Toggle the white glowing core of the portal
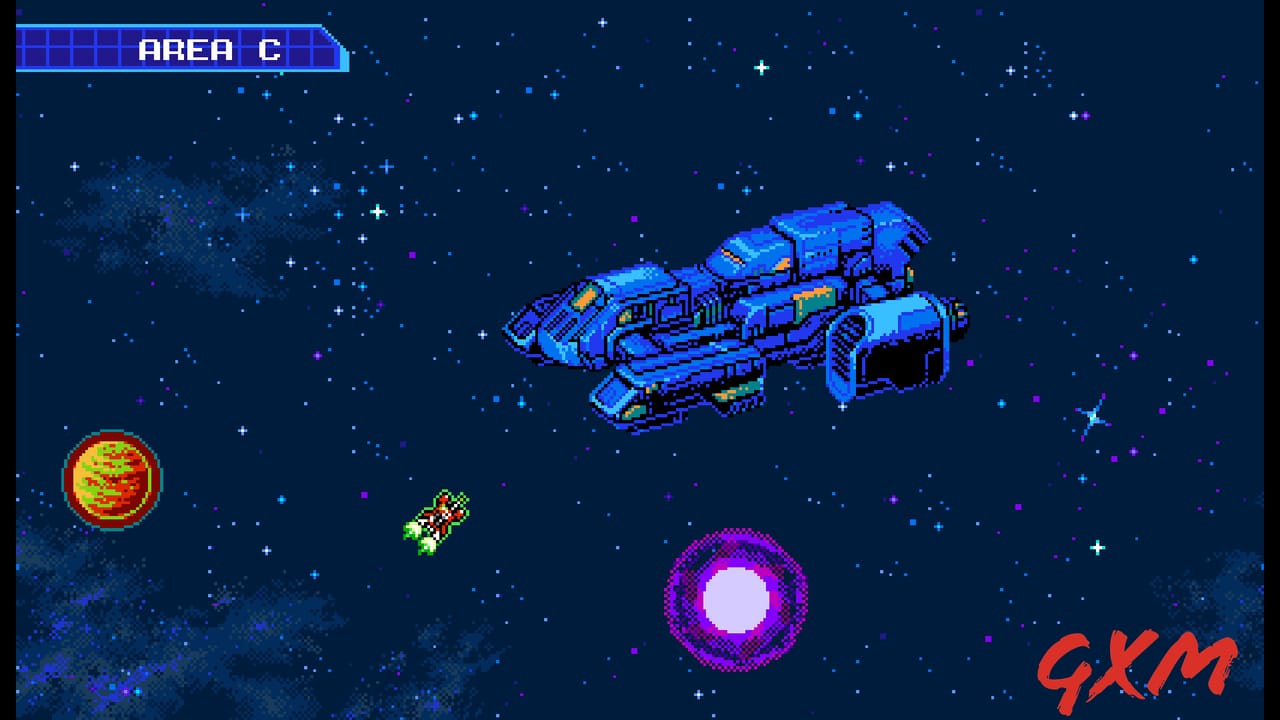This screenshot has width=1280, height=720. point(735,600)
